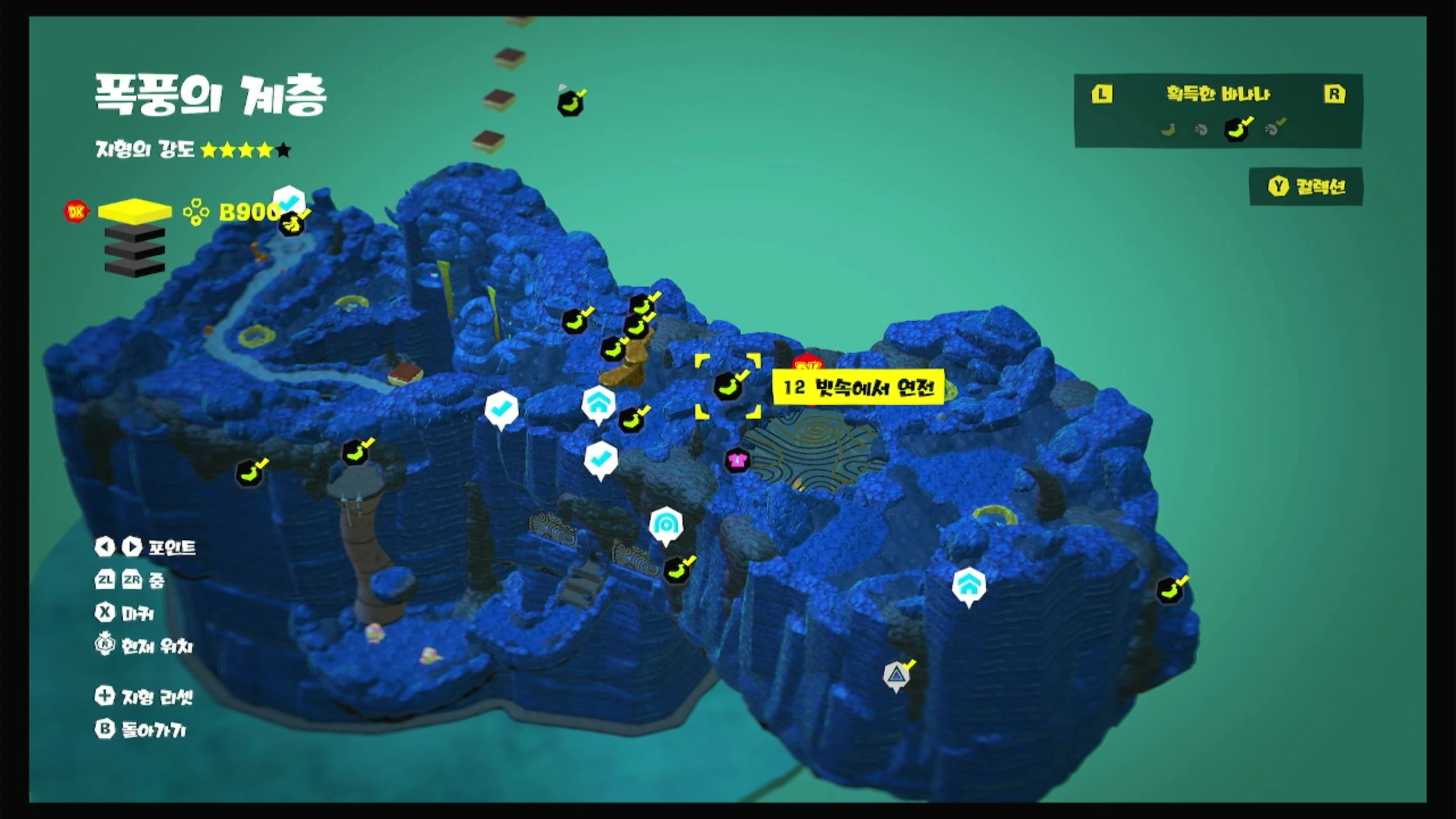
Task: Pick the white checkmark marker overlapping B900
Action: coord(289,200)
